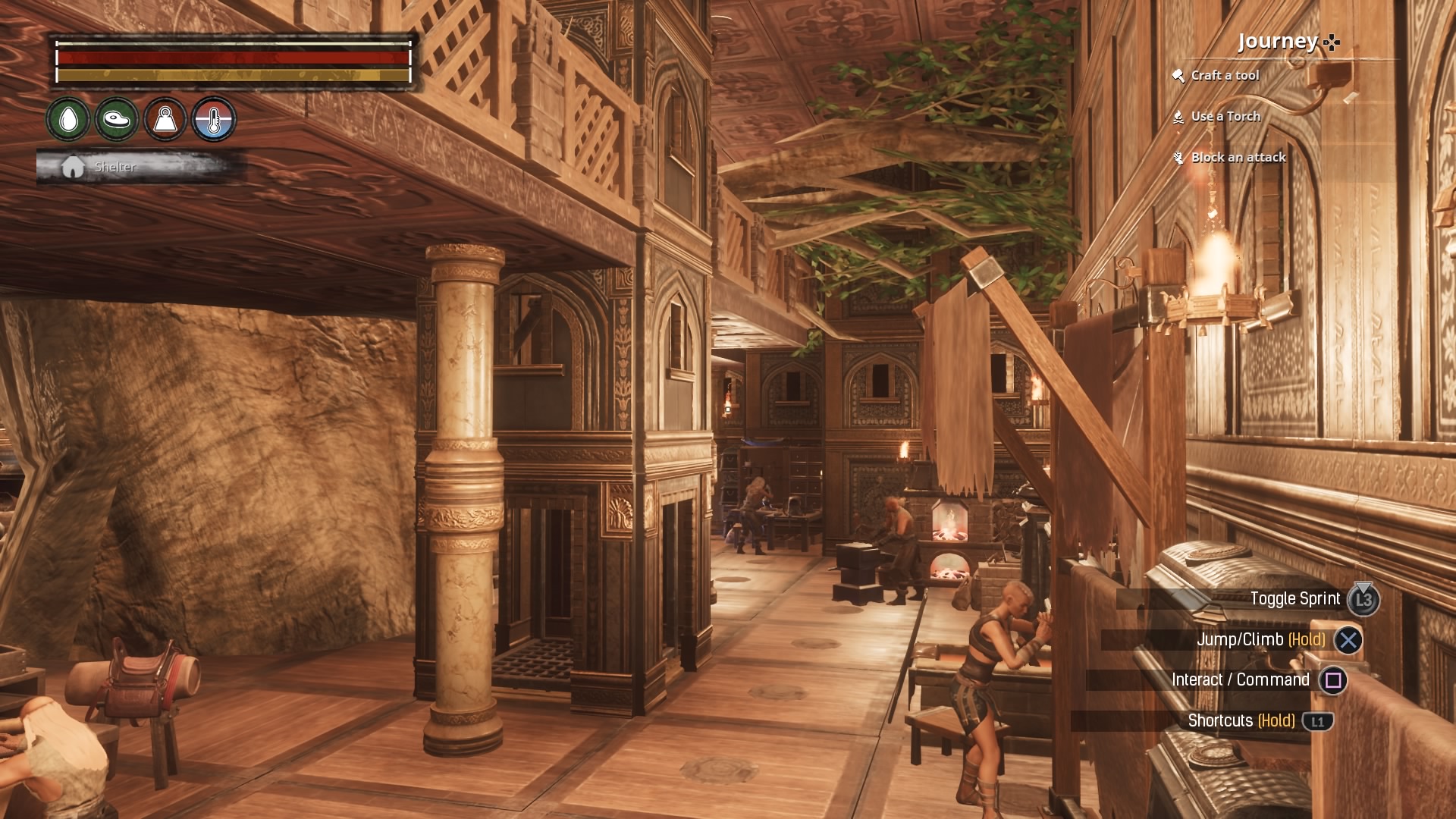Viewport: 1456px width, 819px height.
Task: Choose the Block an attack objective
Action: click(1238, 157)
